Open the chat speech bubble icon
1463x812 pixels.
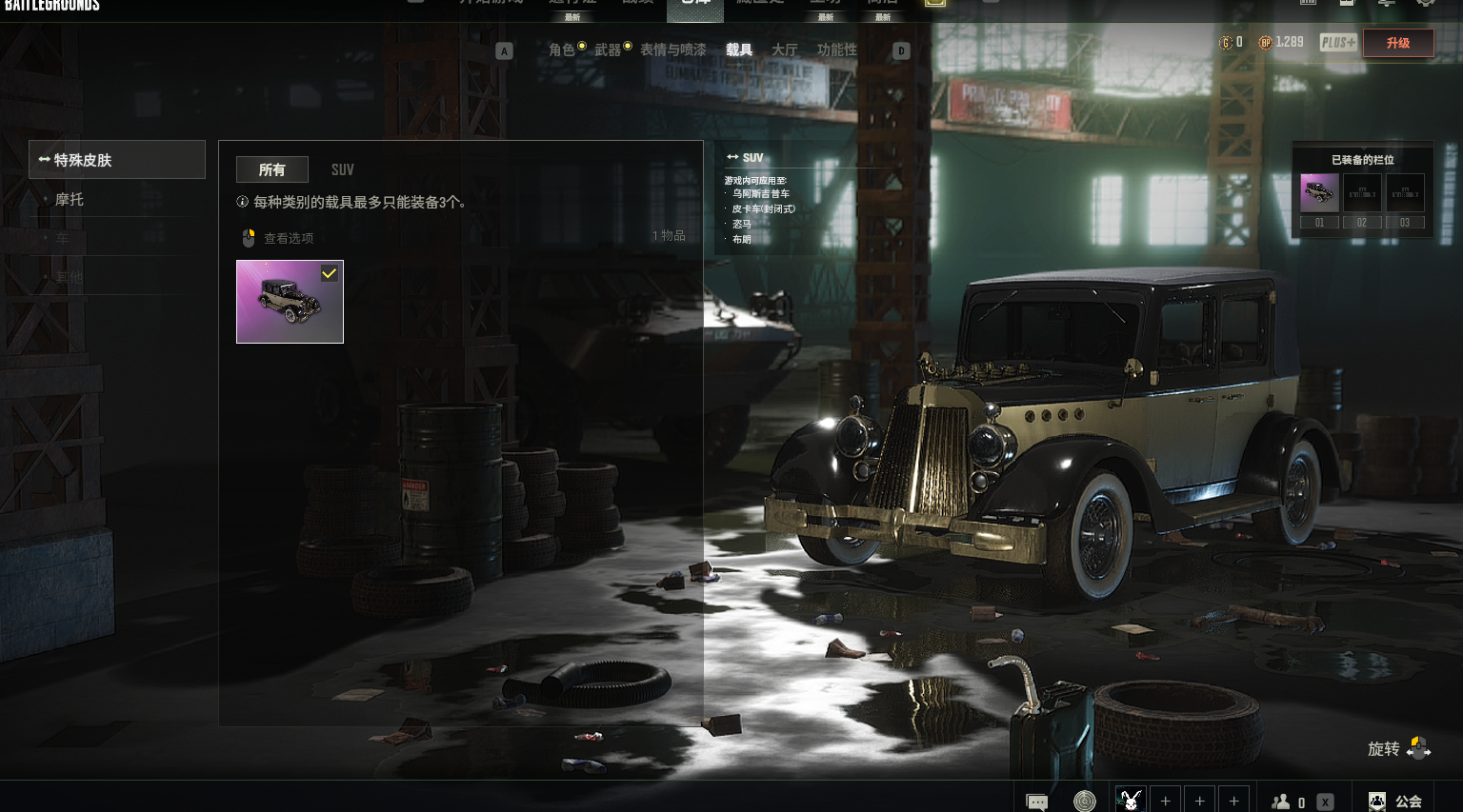[1036, 802]
